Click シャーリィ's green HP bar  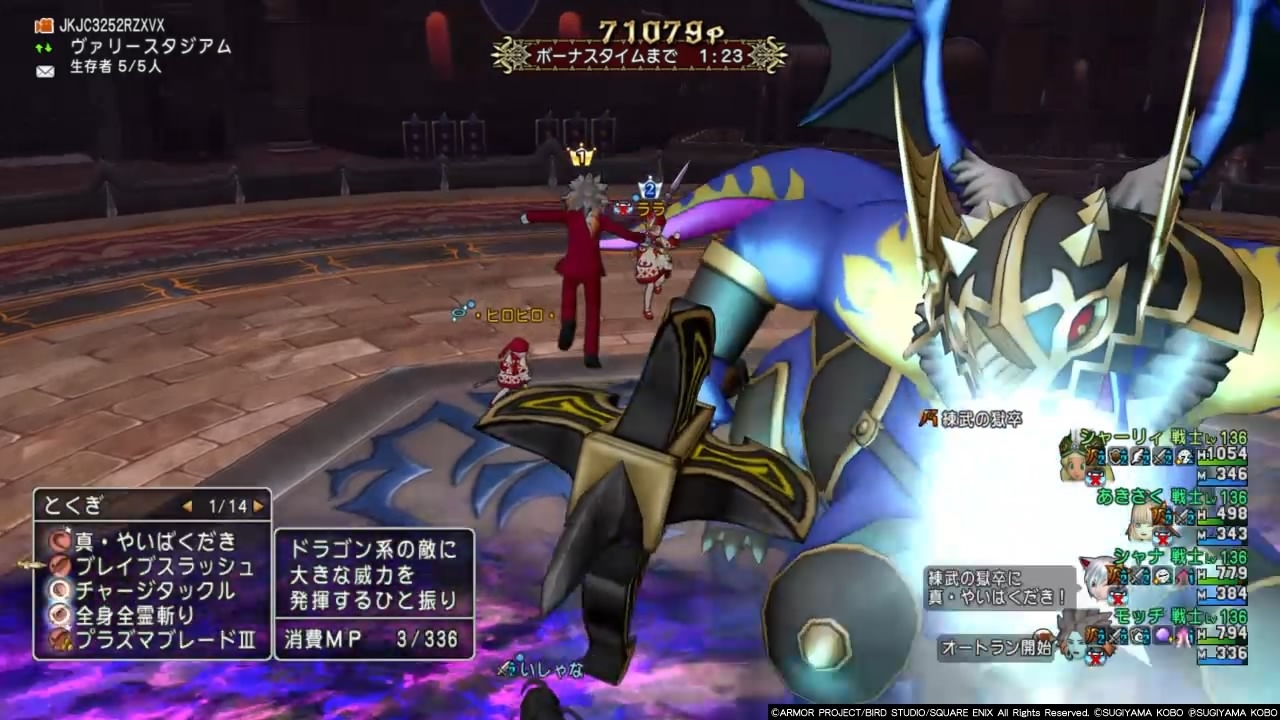(1222, 463)
